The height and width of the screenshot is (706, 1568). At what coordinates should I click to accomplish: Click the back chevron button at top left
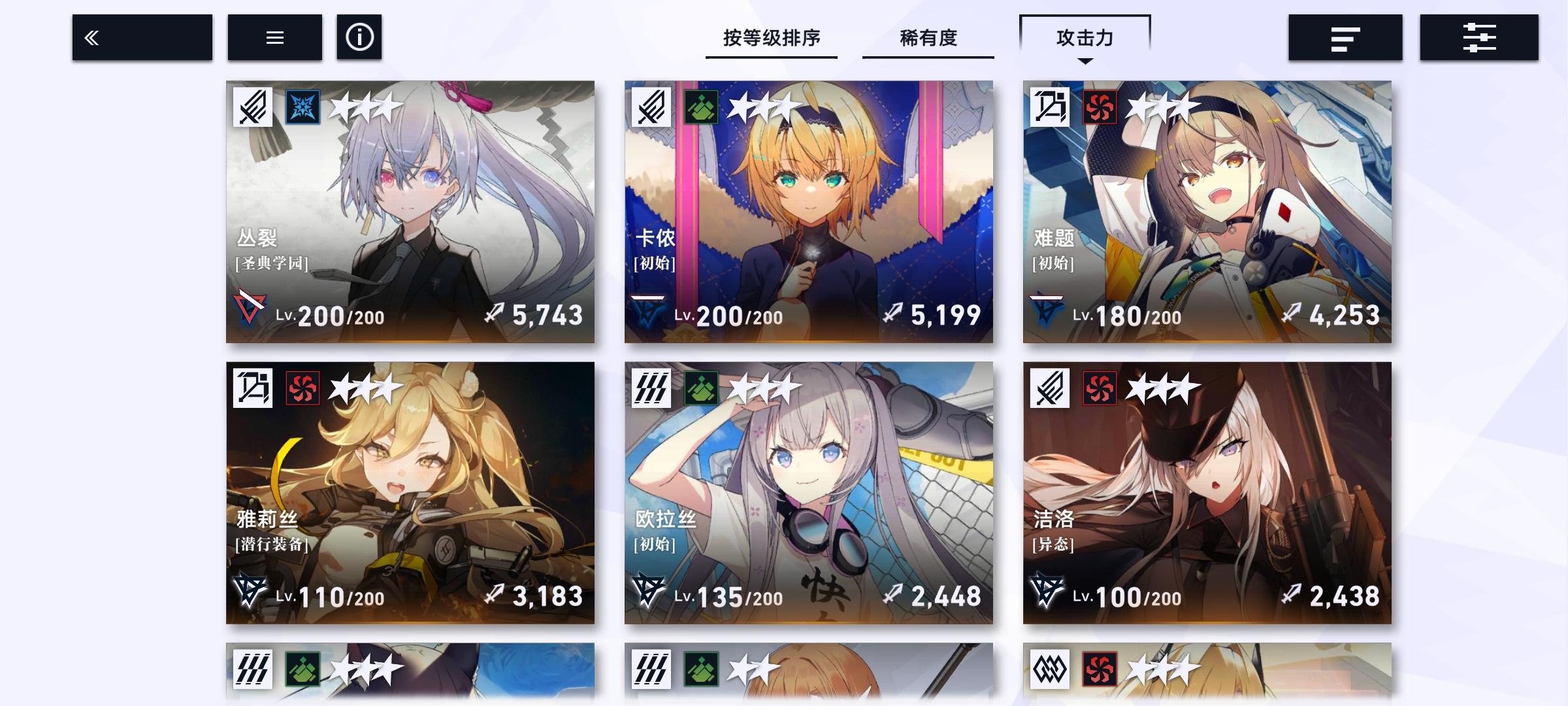click(141, 37)
